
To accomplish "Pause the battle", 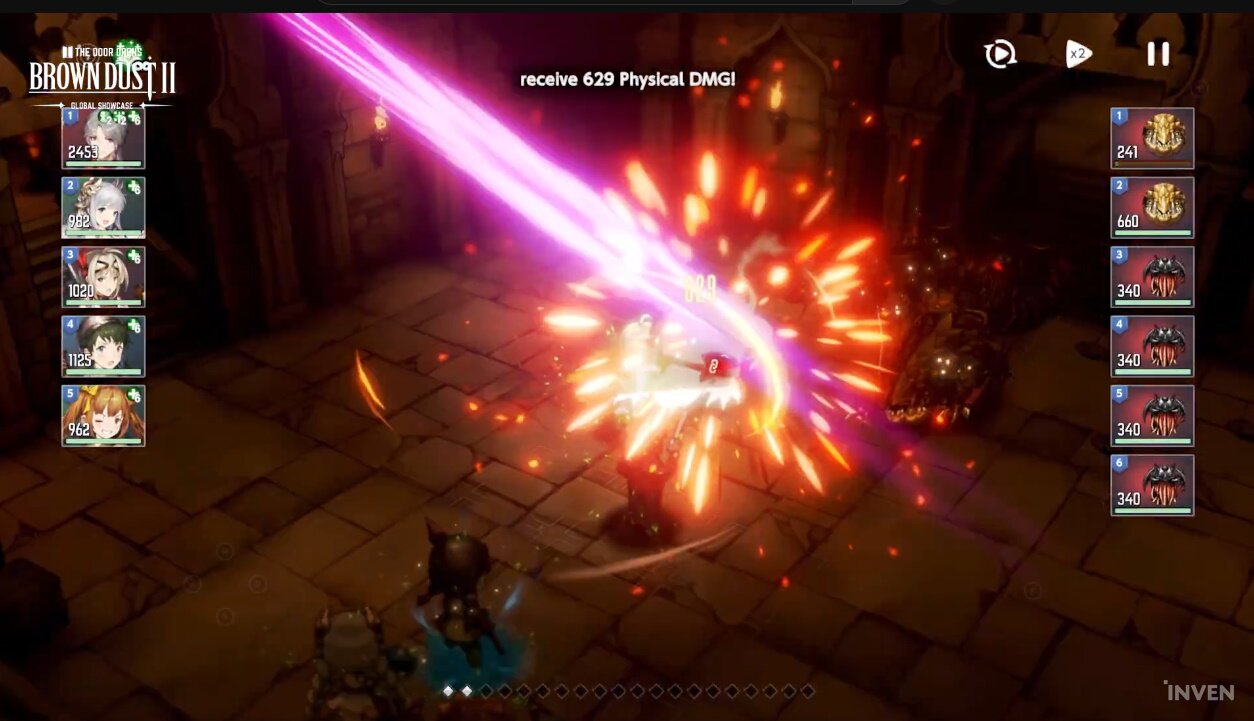I will point(1158,54).
